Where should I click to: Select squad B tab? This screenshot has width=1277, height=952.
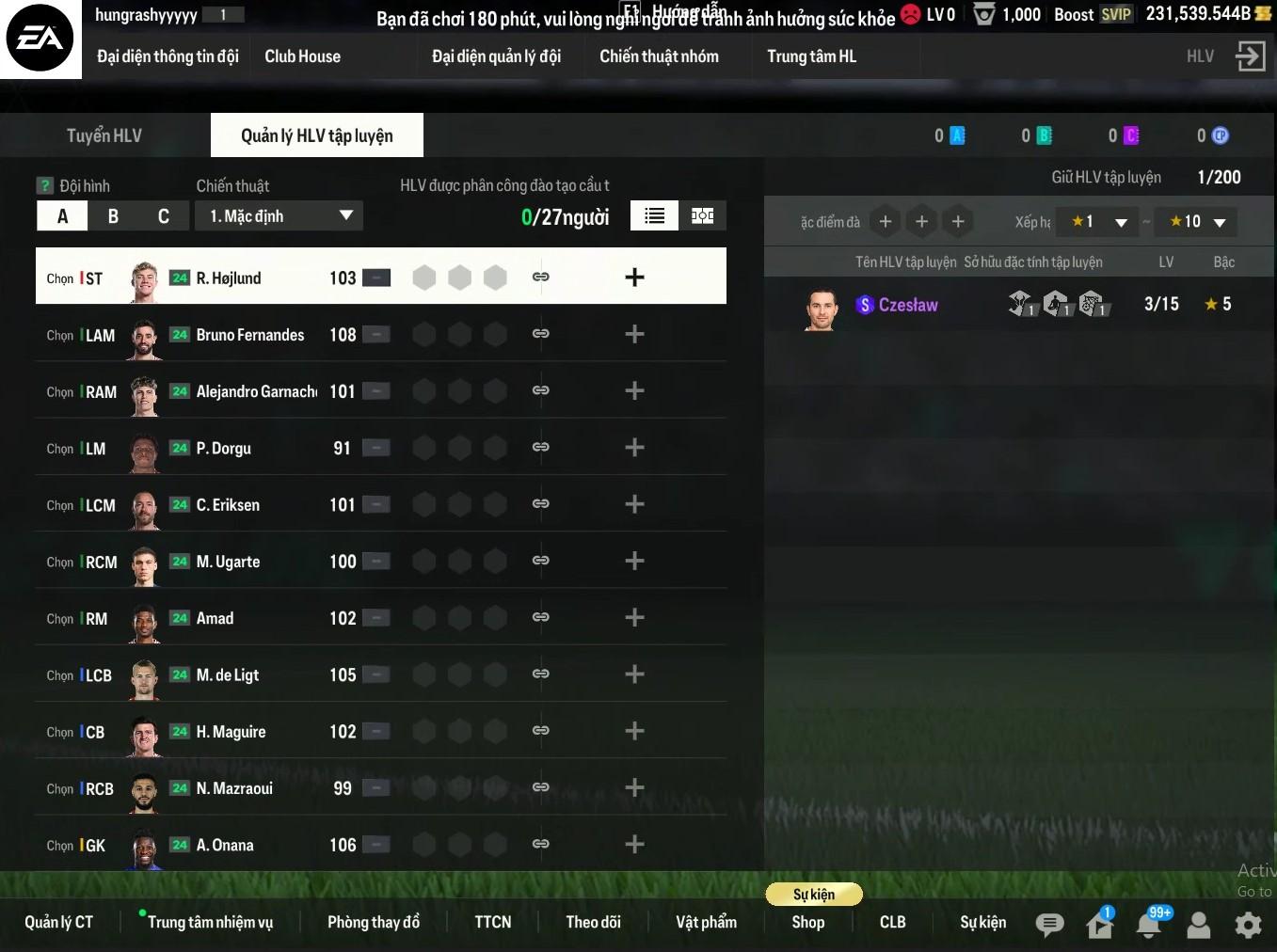[113, 216]
